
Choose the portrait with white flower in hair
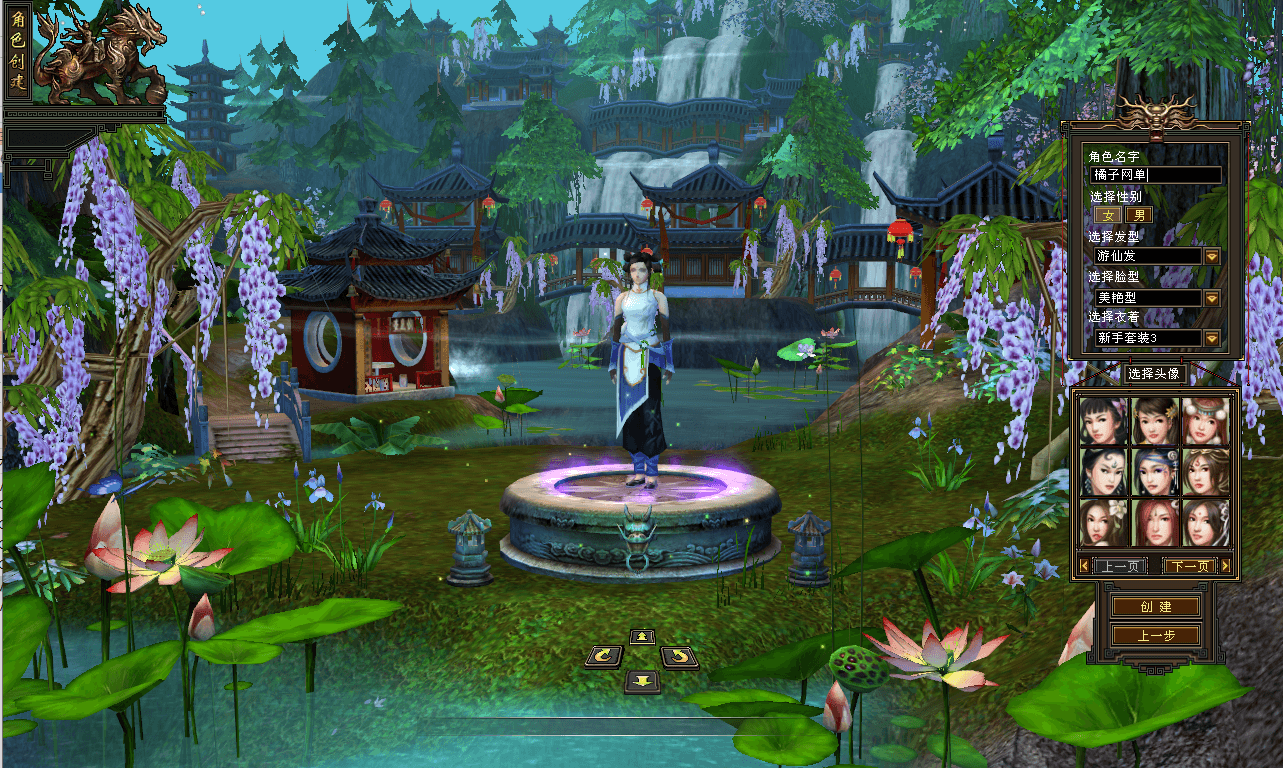pos(1104,523)
